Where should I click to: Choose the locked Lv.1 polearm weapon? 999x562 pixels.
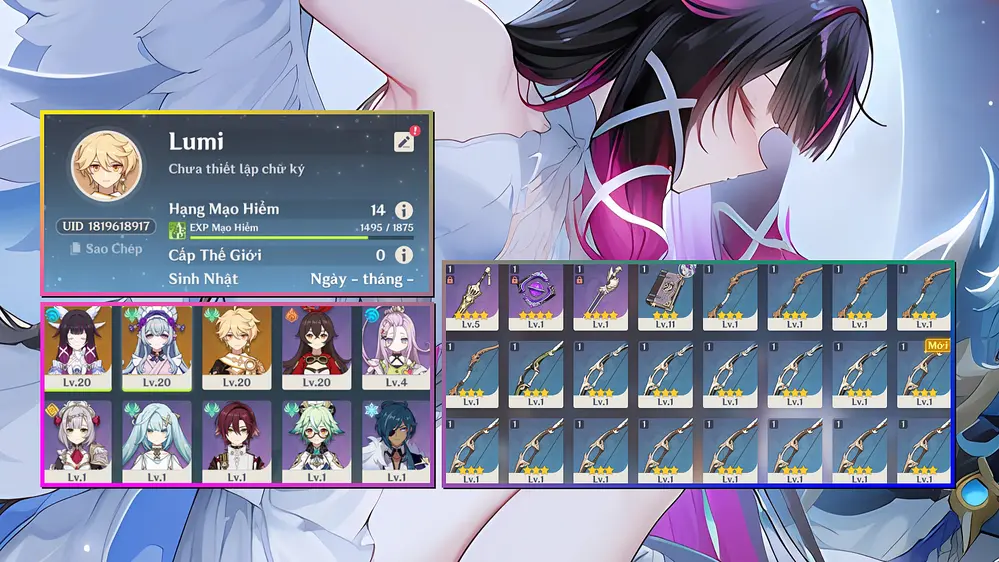tap(602, 297)
